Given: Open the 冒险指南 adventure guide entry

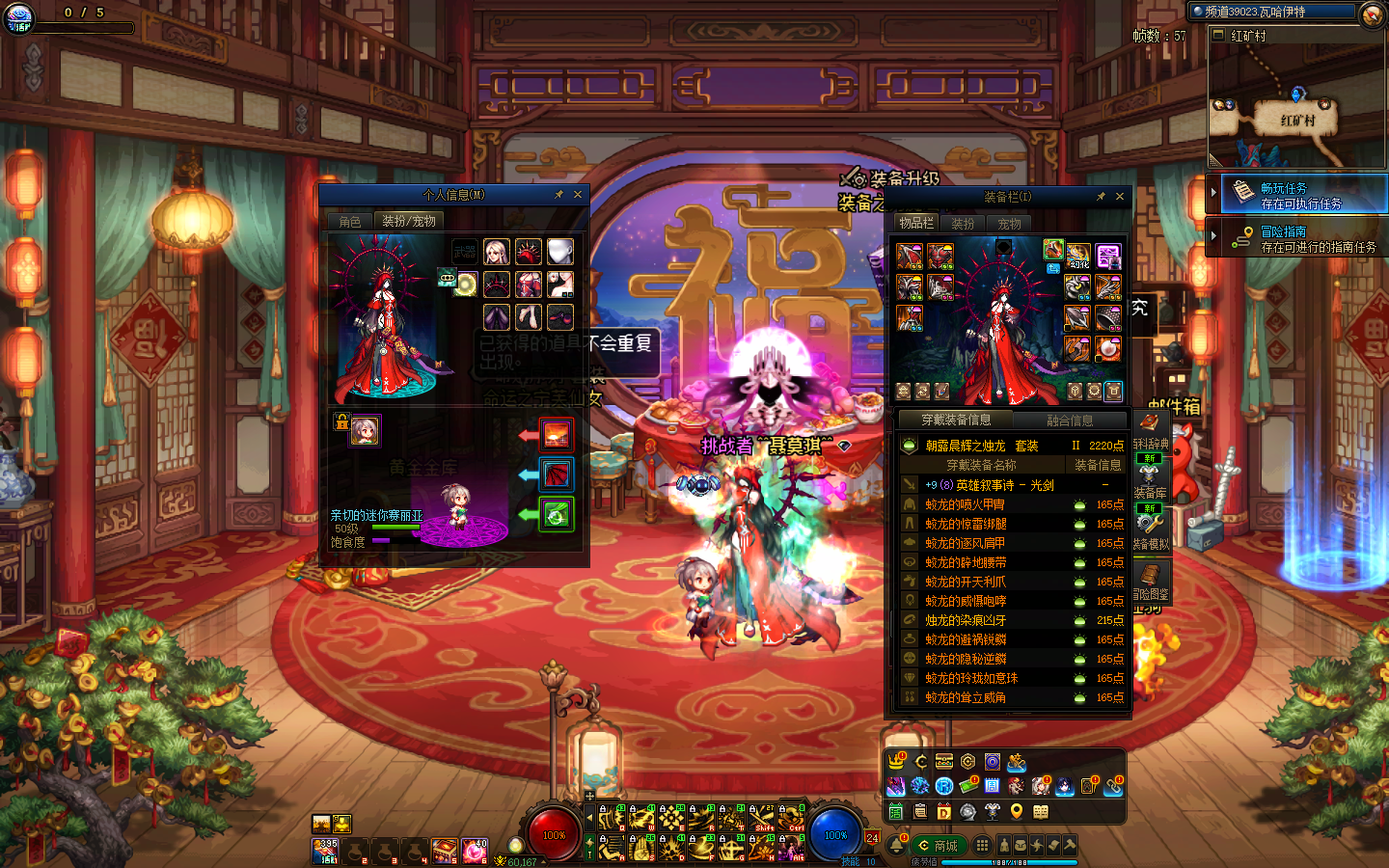Looking at the screenshot, I should [x=1300, y=239].
